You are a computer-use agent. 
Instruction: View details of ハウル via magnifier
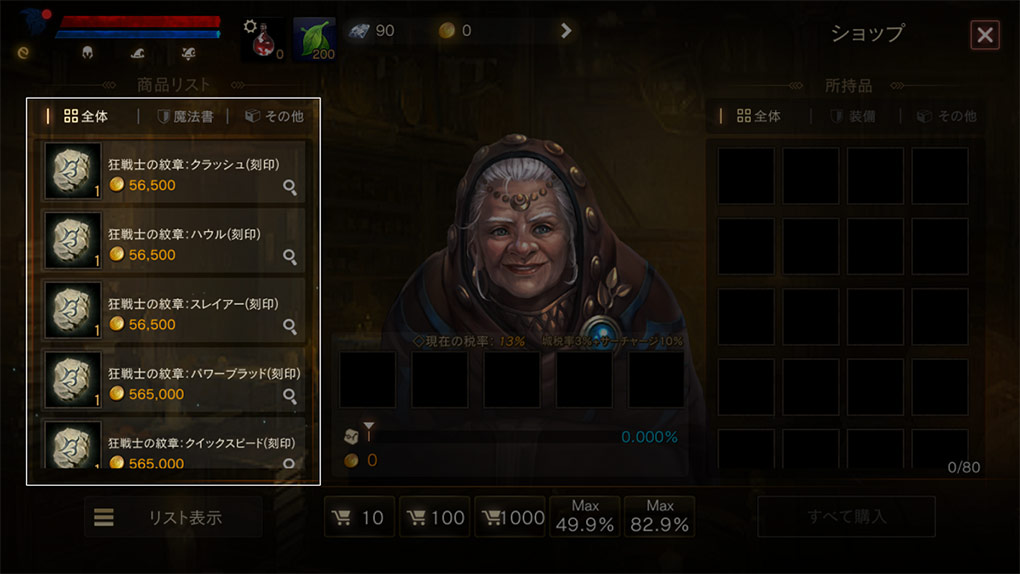click(290, 257)
